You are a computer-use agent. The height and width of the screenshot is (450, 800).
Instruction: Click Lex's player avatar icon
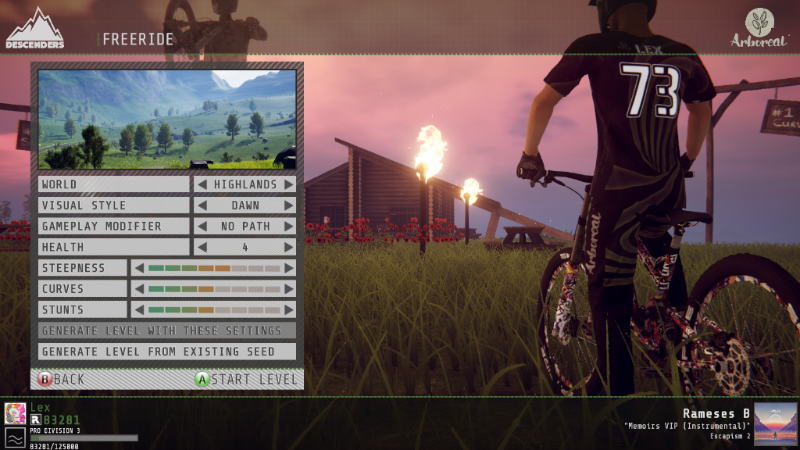tap(15, 413)
